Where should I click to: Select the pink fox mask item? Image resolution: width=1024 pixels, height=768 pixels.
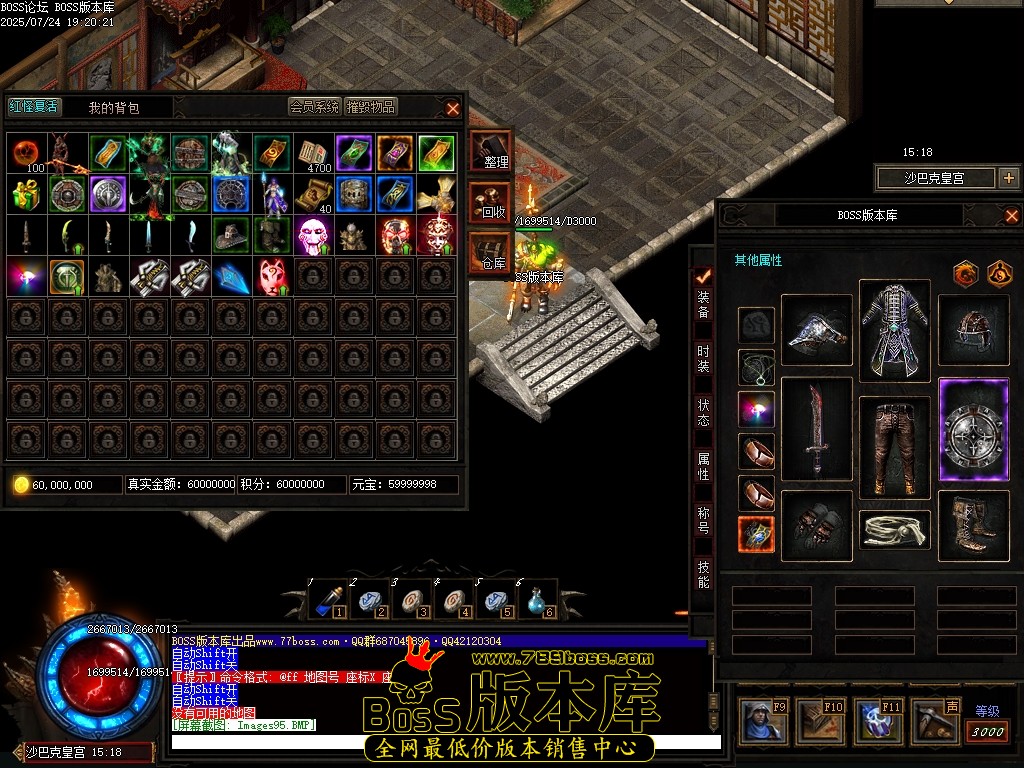click(274, 276)
